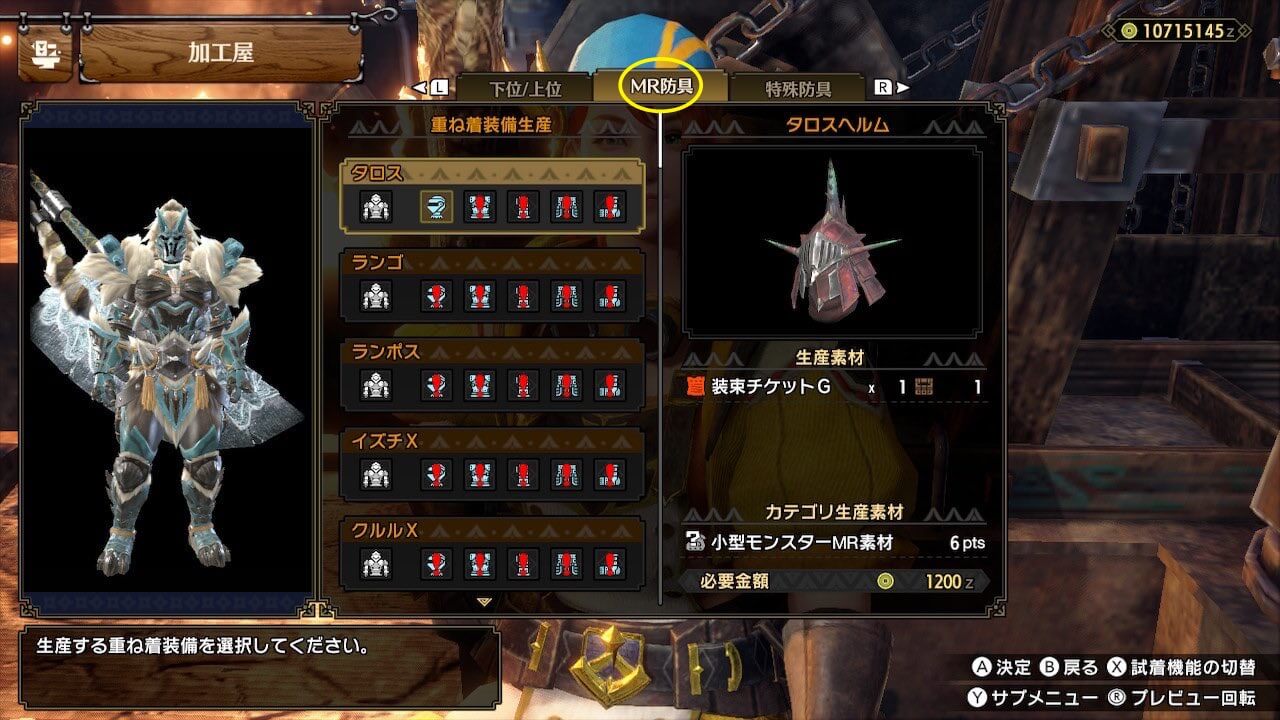Open the 特殊防具 tab
This screenshot has width=1280, height=720.
798,88
